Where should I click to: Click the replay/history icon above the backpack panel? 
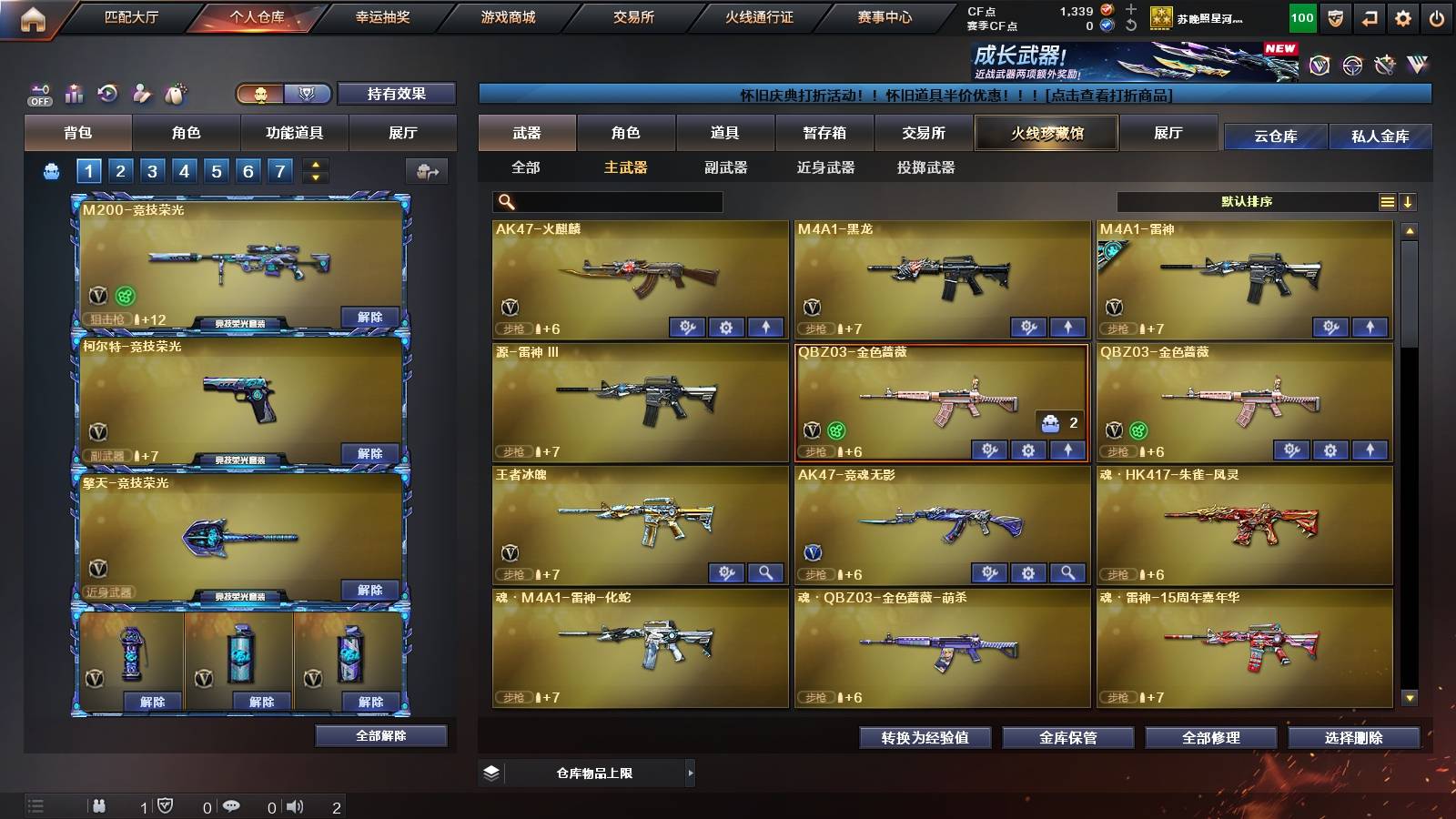[107, 94]
